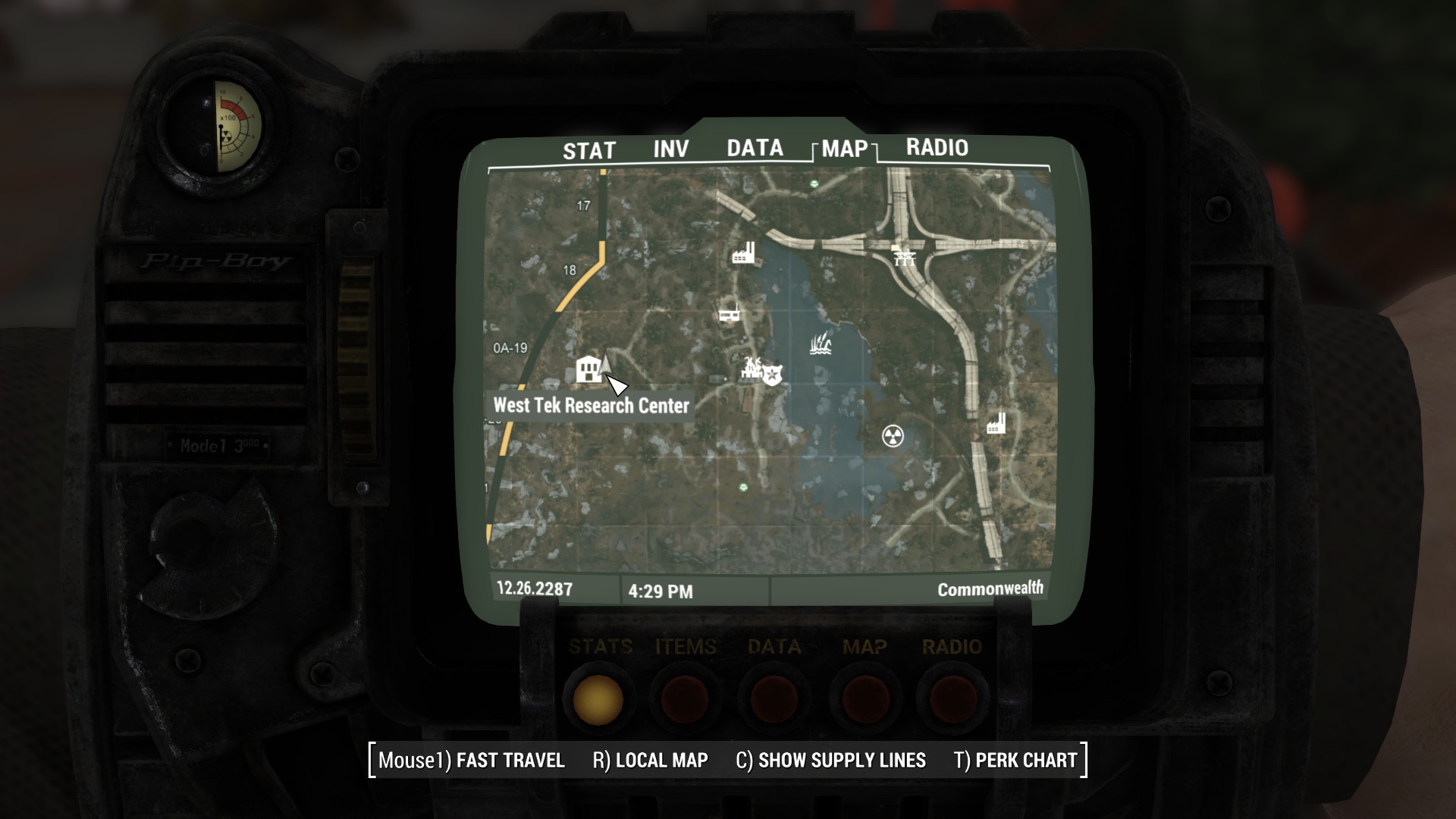Switch to the STAT tab
Viewport: 1456px width, 819px height.
pyautogui.click(x=588, y=149)
